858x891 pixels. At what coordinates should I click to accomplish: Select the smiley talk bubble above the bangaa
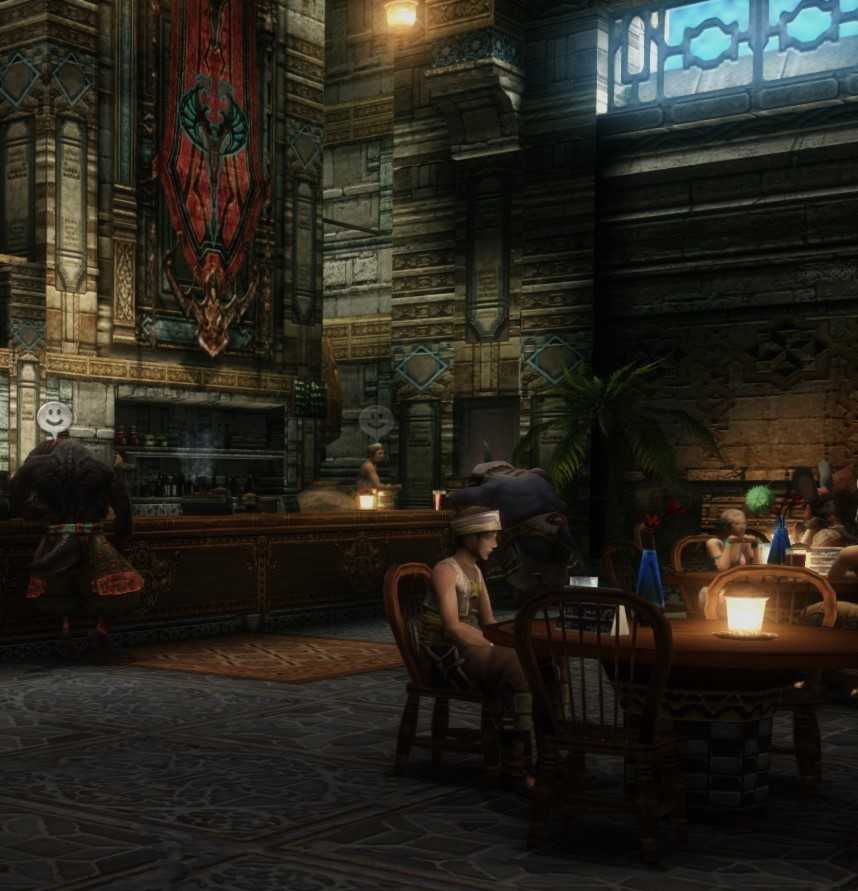click(54, 417)
